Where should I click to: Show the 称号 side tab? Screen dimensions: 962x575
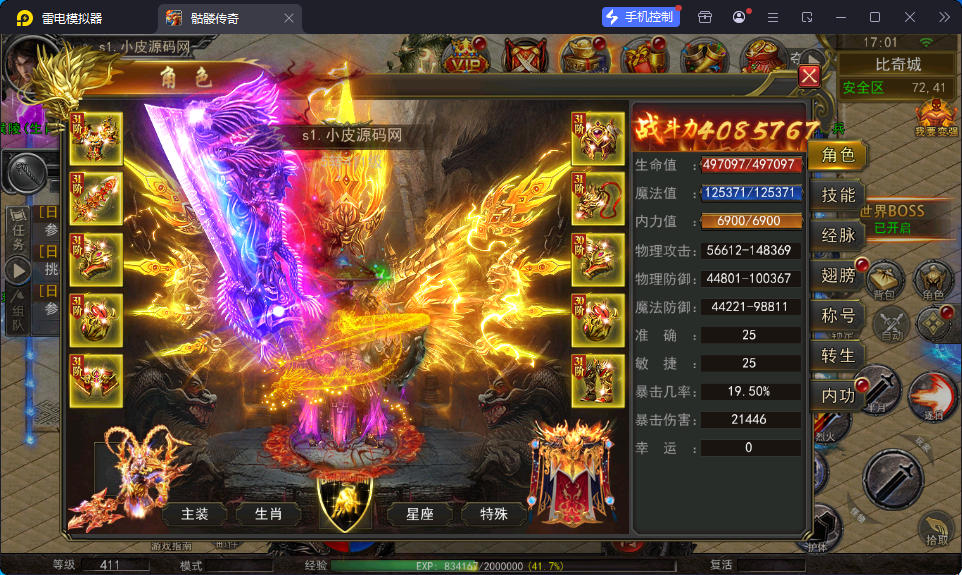pyautogui.click(x=838, y=316)
